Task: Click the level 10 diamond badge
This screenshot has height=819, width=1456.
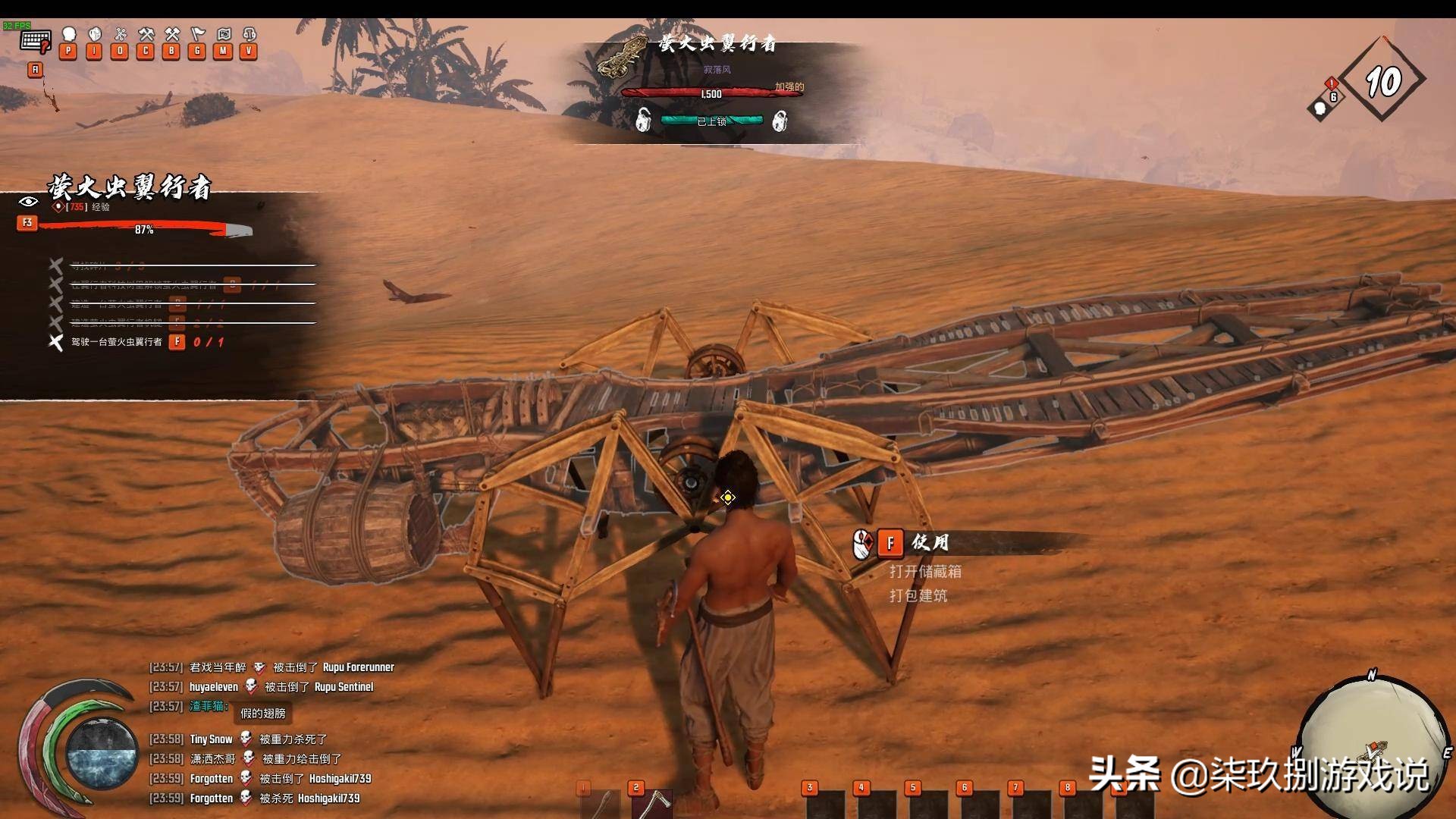Action: 1382,81
